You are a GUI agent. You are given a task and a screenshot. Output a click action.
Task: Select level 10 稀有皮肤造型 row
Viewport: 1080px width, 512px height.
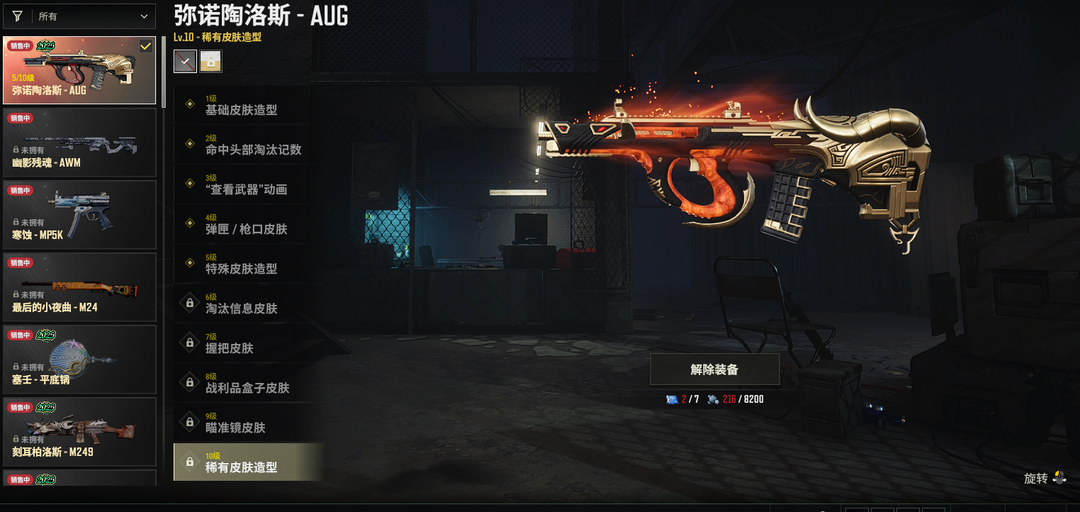click(x=248, y=462)
